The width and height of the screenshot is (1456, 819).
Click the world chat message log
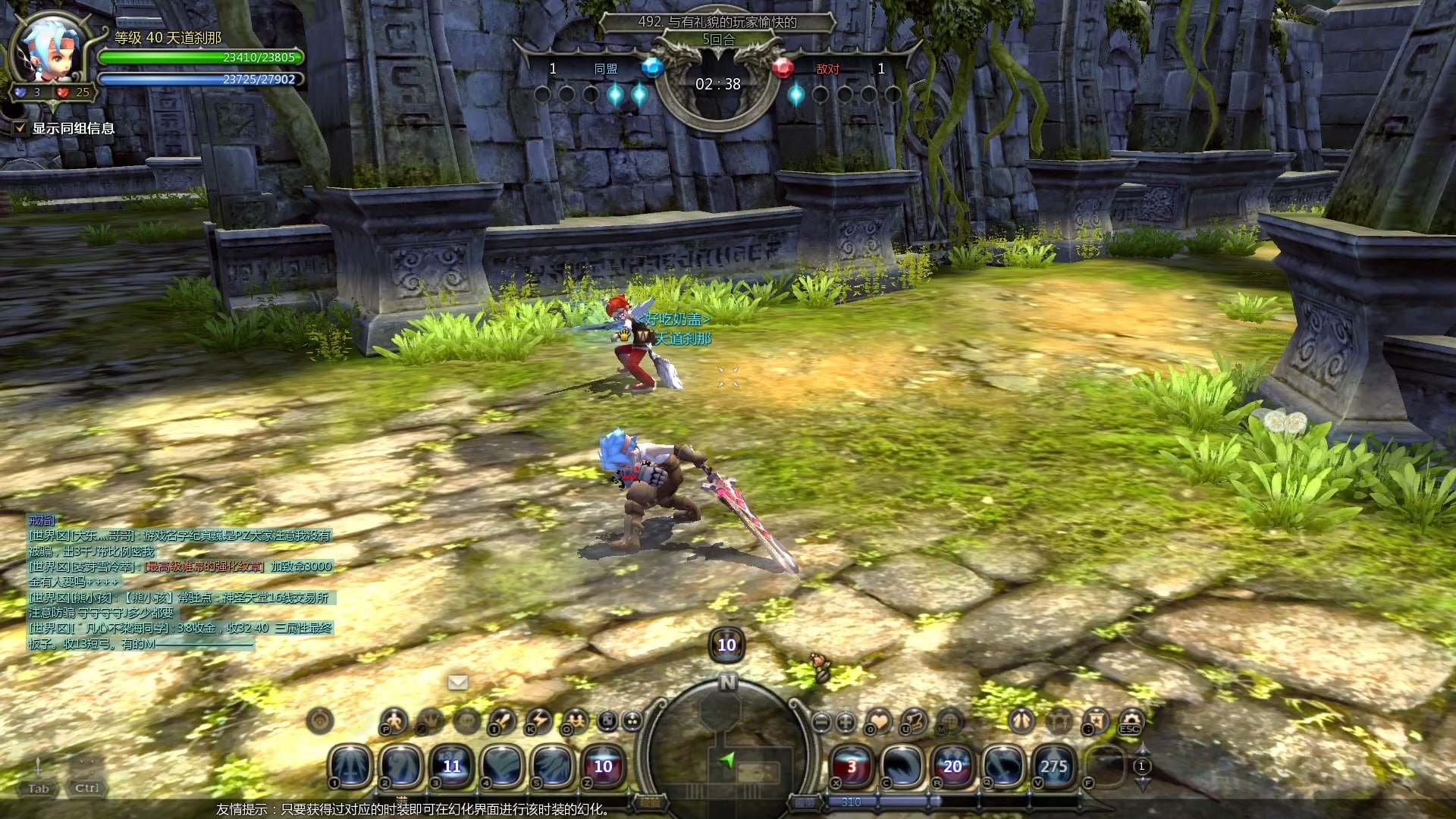180,582
